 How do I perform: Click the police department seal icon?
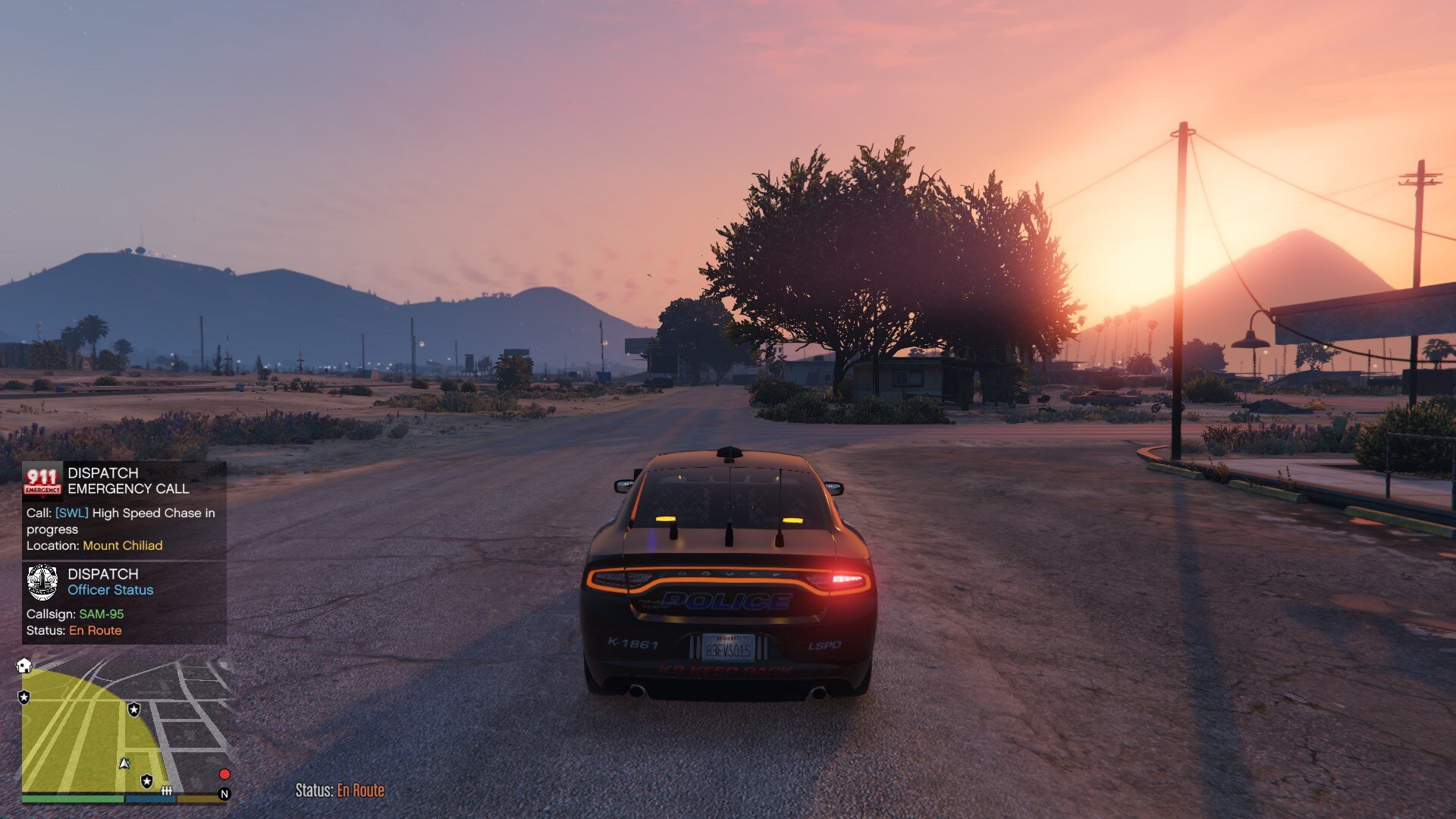[x=42, y=582]
